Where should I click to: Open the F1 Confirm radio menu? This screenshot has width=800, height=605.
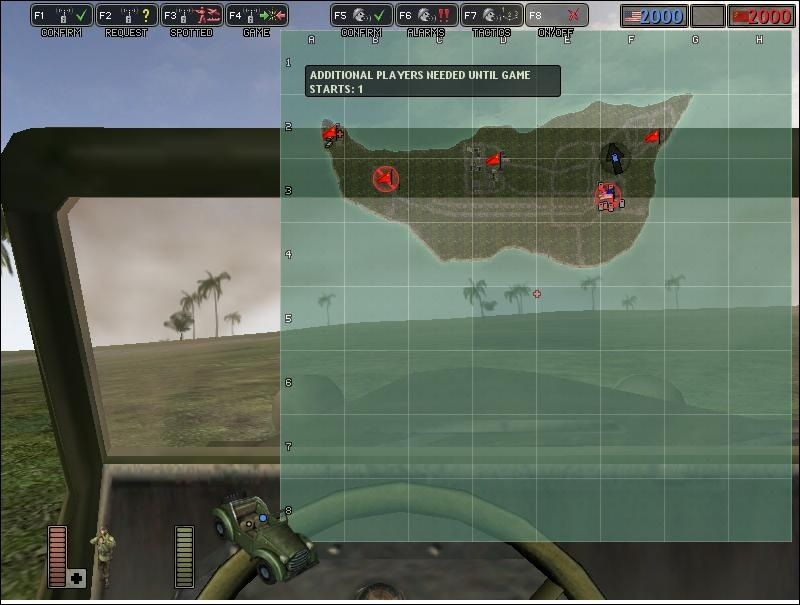(62, 16)
